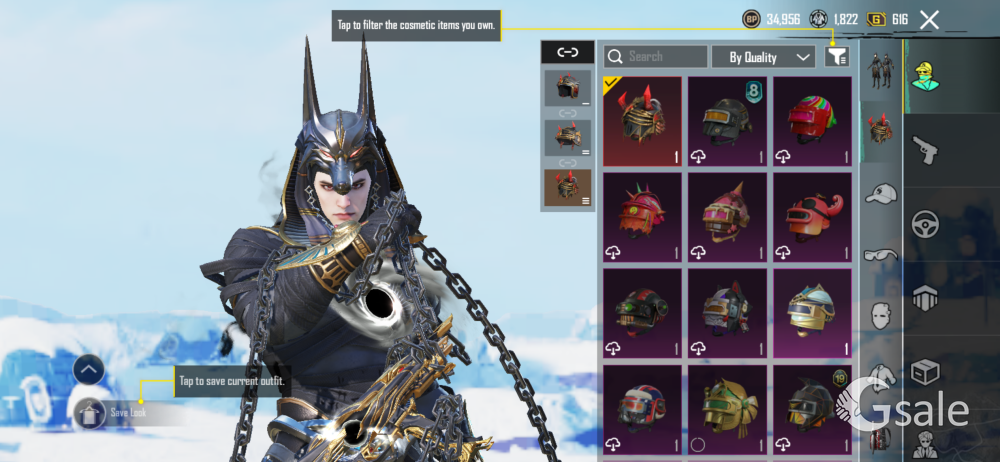Select the rainbow striped red helmet
1000x462 pixels.
click(x=812, y=120)
